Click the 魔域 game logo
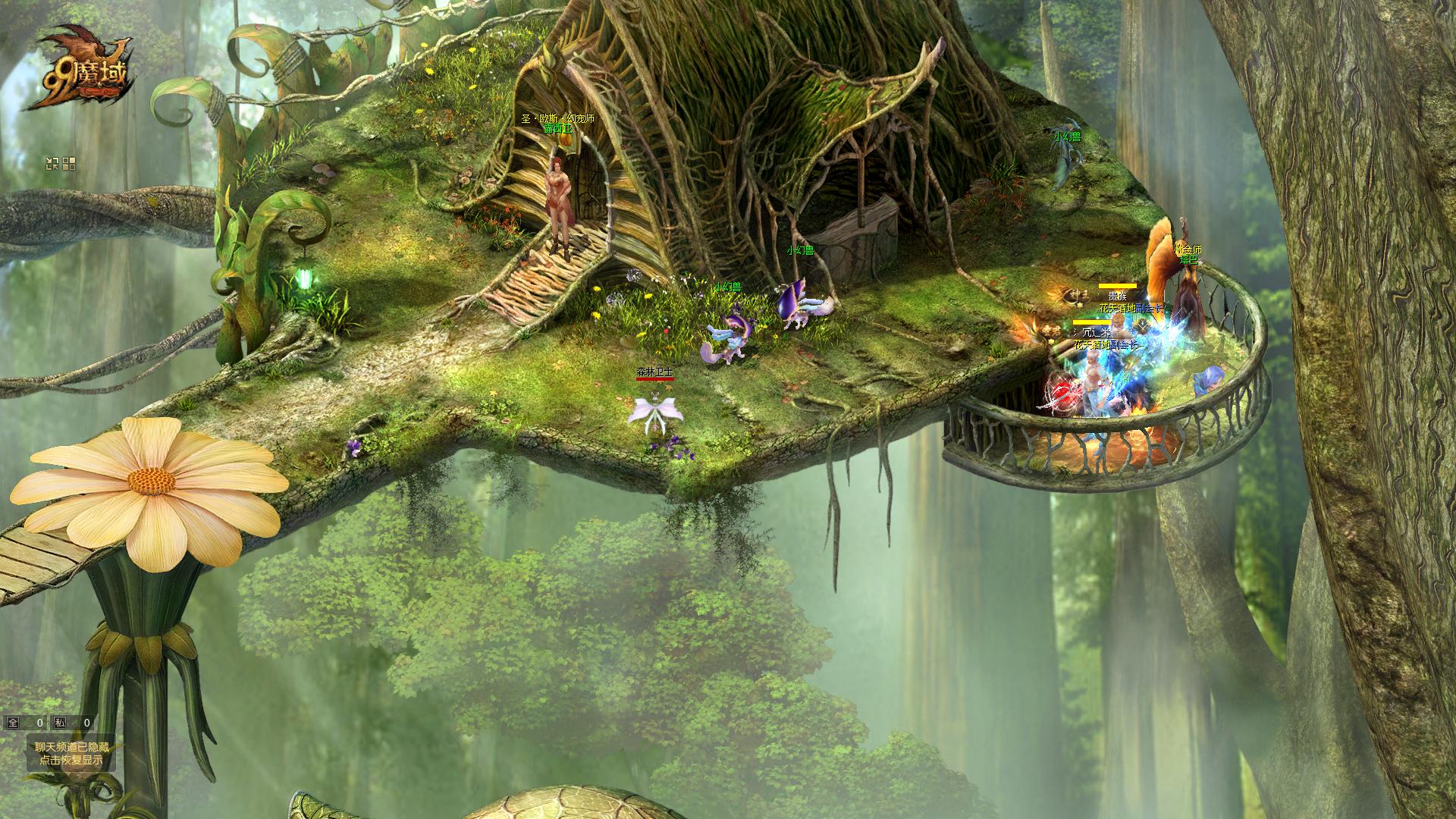The width and height of the screenshot is (1456, 819). [x=76, y=68]
